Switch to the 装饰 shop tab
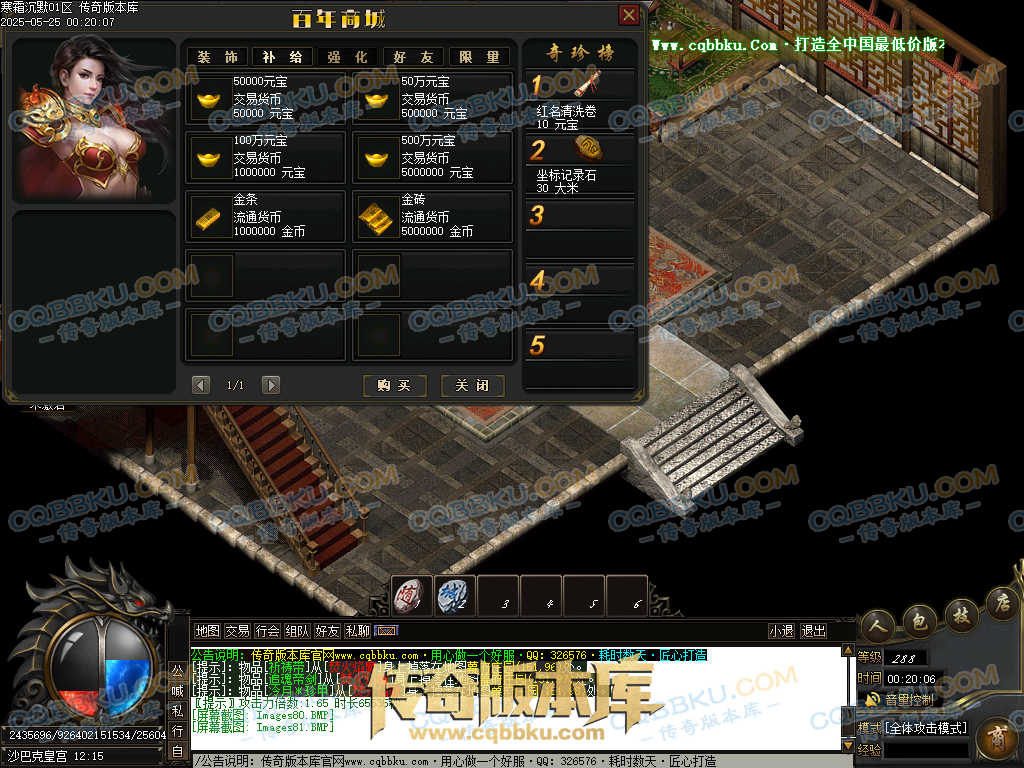Screen dimensions: 1024x768 coord(216,57)
